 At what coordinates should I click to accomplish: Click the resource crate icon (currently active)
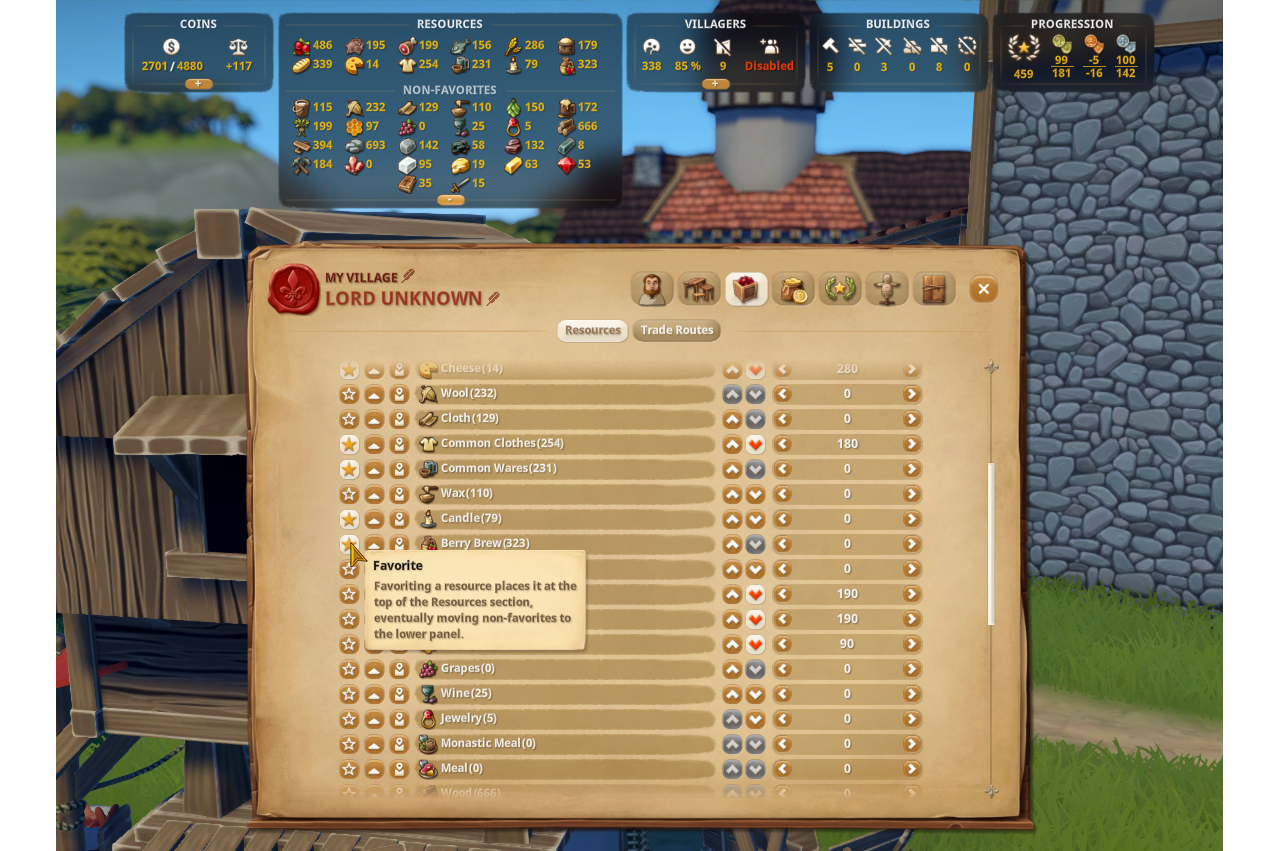[x=746, y=288]
